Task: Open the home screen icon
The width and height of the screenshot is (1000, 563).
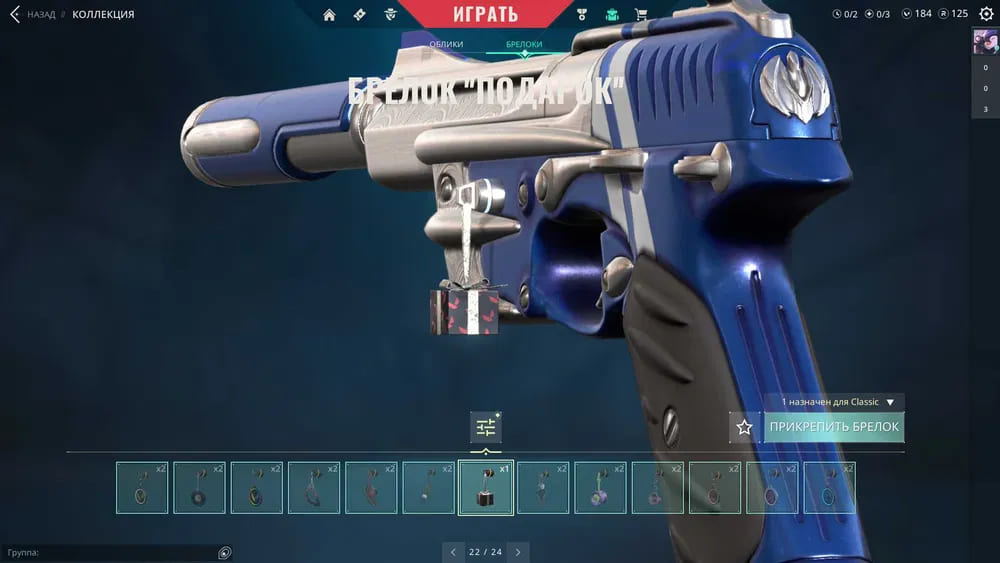Action: pyautogui.click(x=329, y=14)
